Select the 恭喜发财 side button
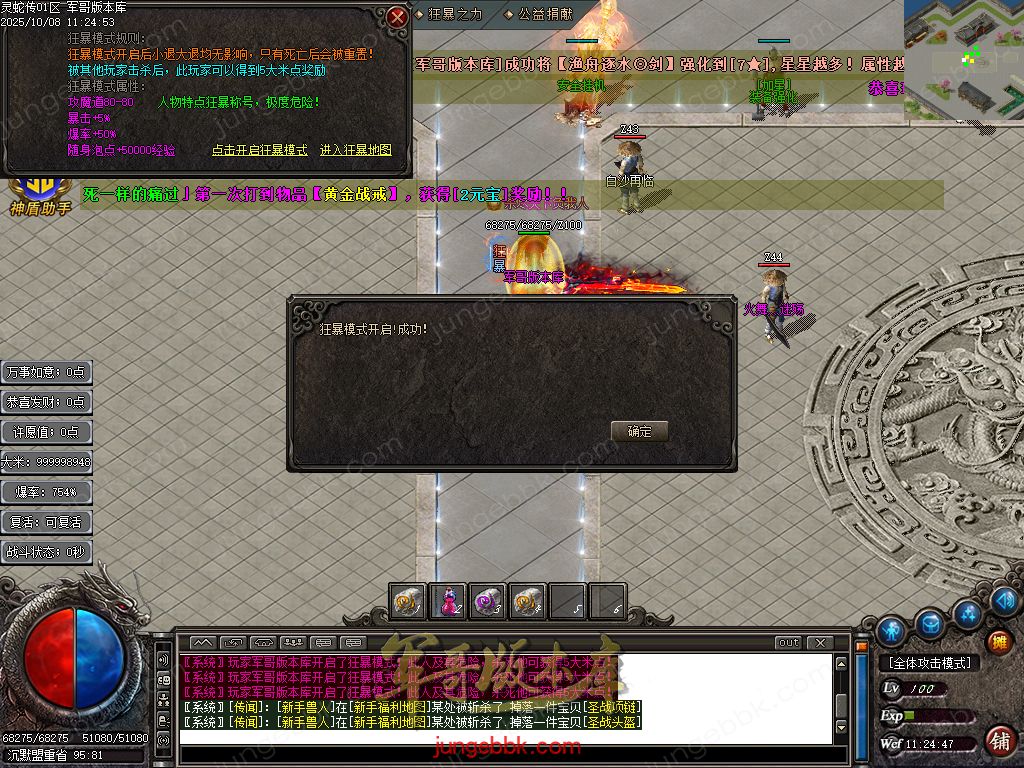The width and height of the screenshot is (1024, 768). (x=46, y=402)
